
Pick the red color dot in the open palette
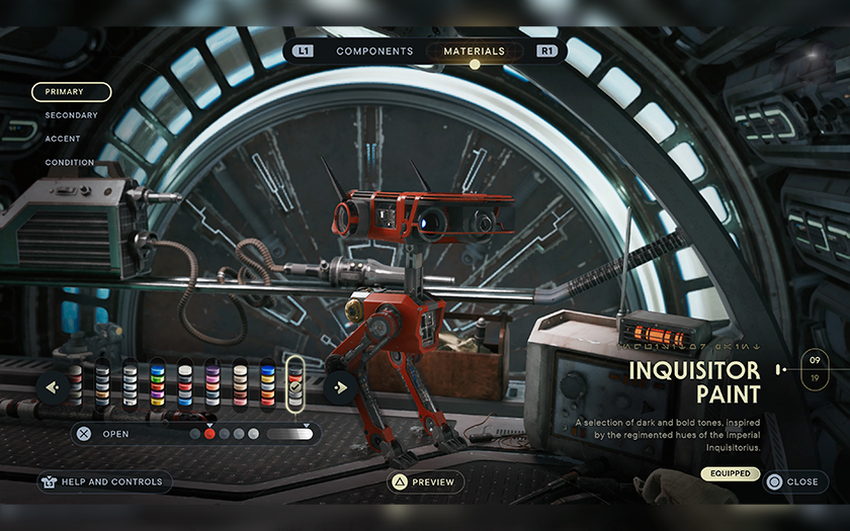tap(210, 434)
